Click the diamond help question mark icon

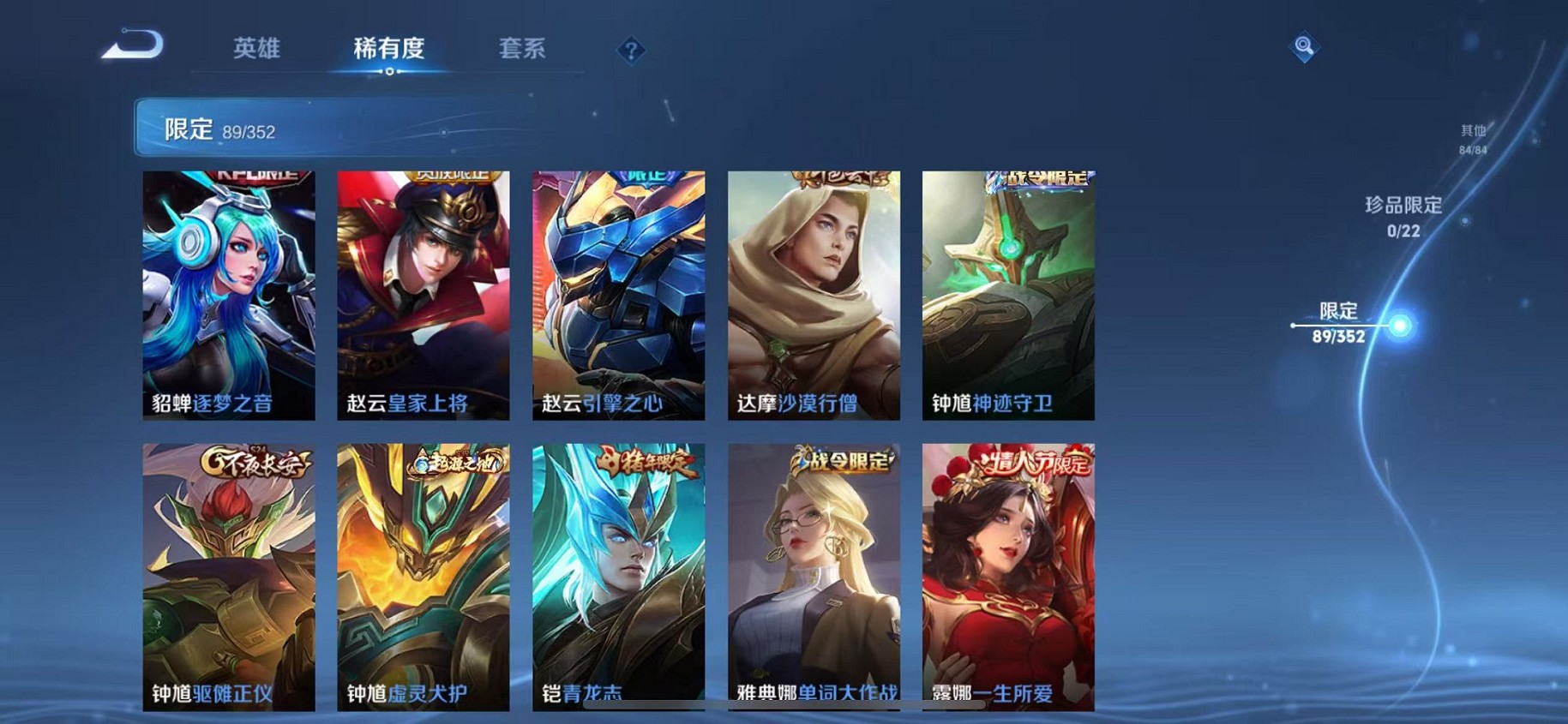(x=632, y=51)
